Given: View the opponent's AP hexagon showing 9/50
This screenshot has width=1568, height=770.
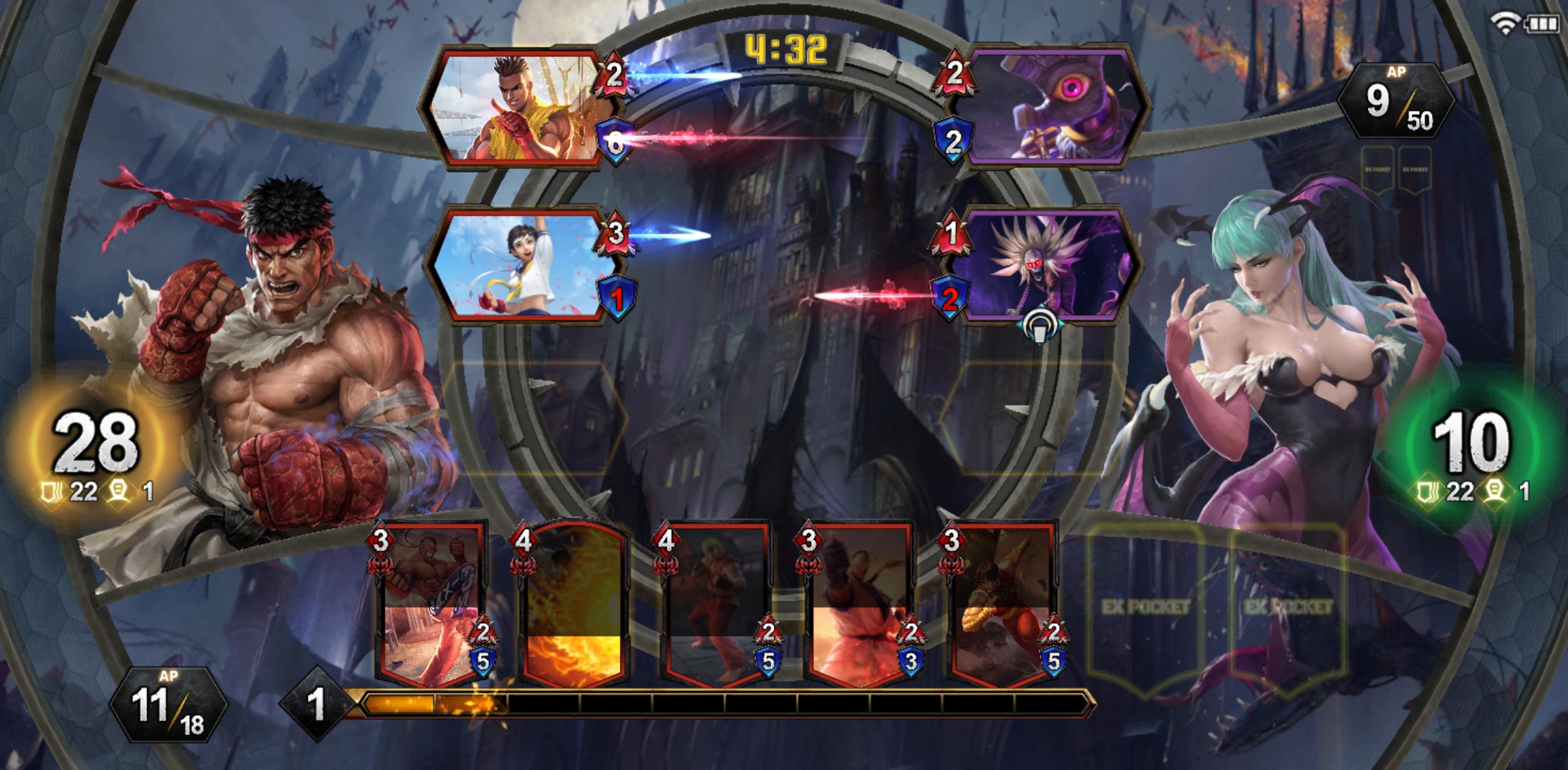Looking at the screenshot, I should (1402, 100).
